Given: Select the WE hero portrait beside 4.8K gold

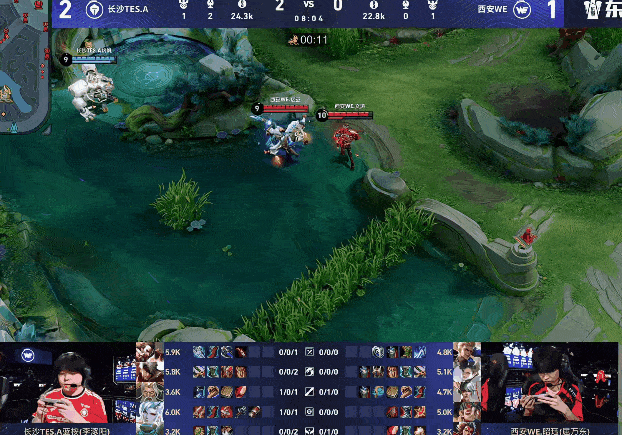Looking at the screenshot, I should 466,353.
